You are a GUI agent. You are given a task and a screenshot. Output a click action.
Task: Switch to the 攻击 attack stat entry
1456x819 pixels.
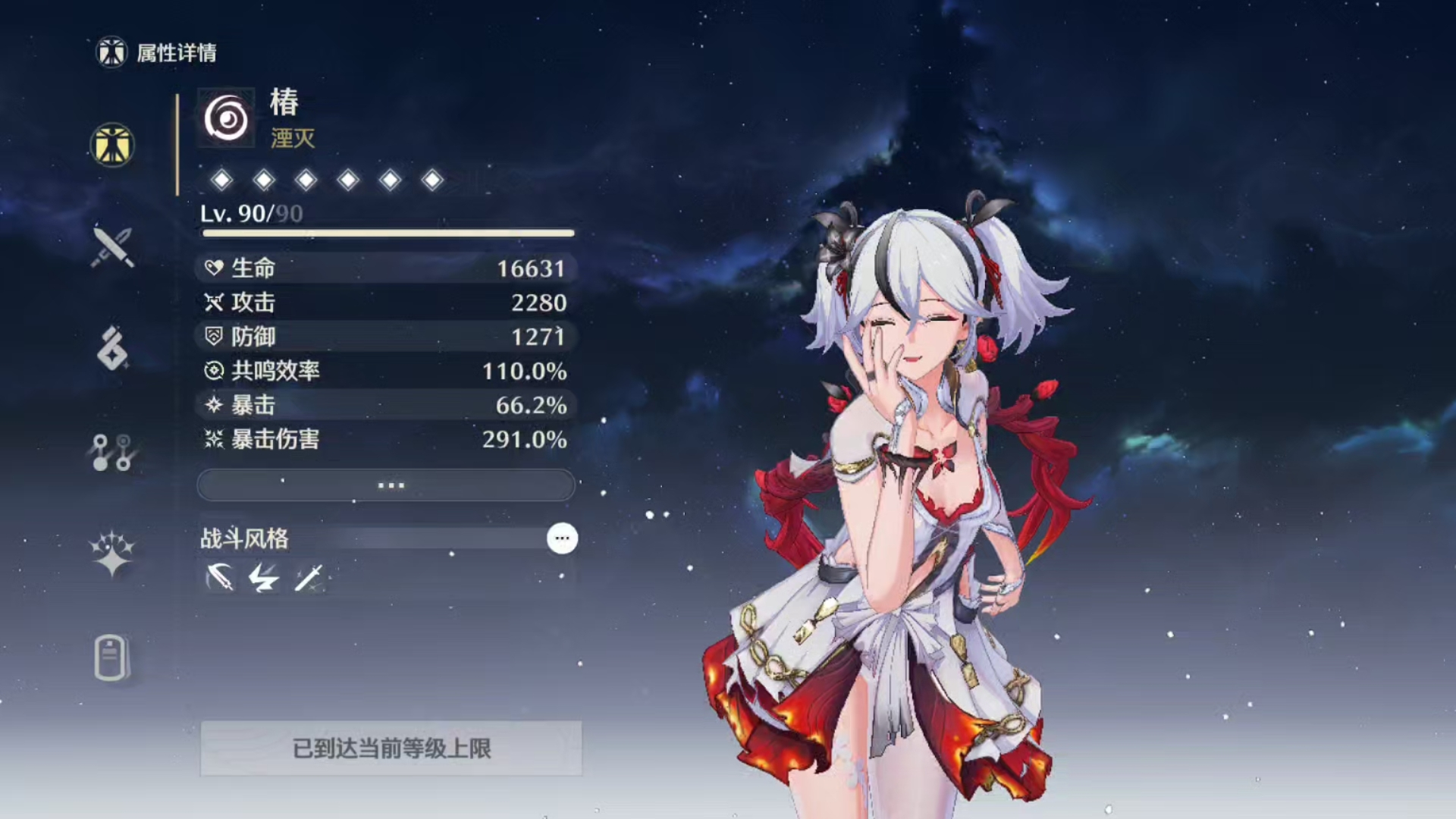point(385,303)
